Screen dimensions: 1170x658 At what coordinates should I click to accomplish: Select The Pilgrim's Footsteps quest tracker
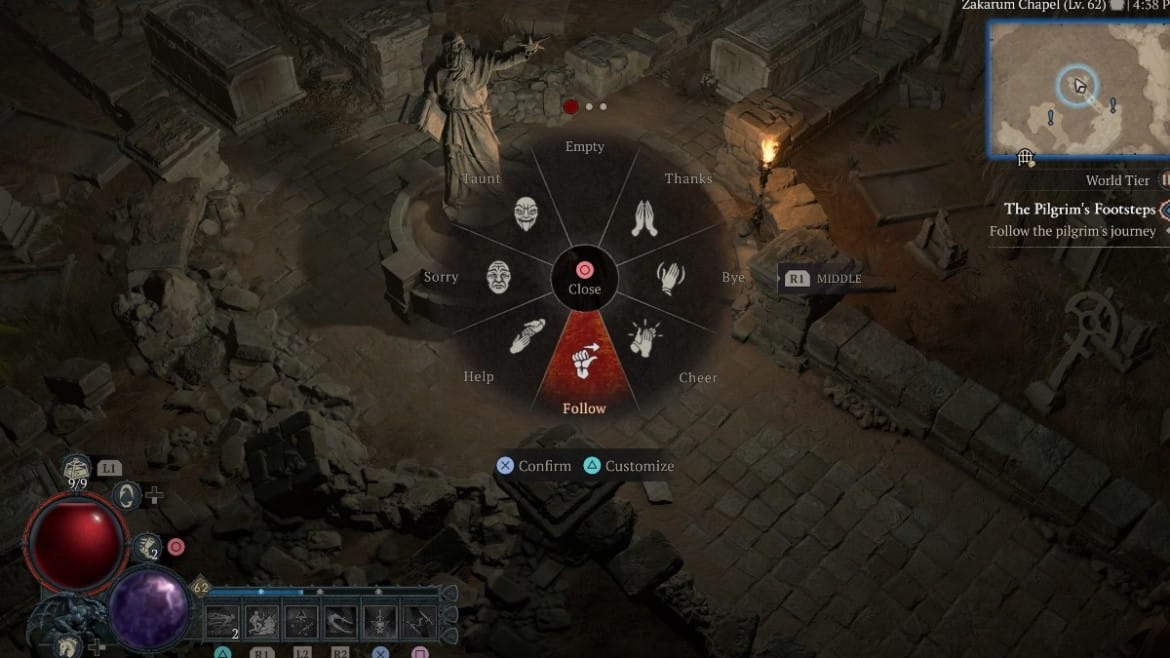[x=1079, y=209]
